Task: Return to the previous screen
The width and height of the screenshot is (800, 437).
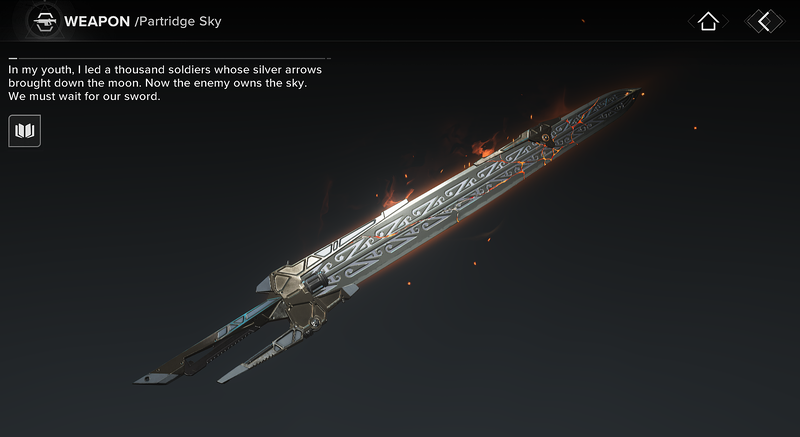Action: pyautogui.click(x=765, y=21)
